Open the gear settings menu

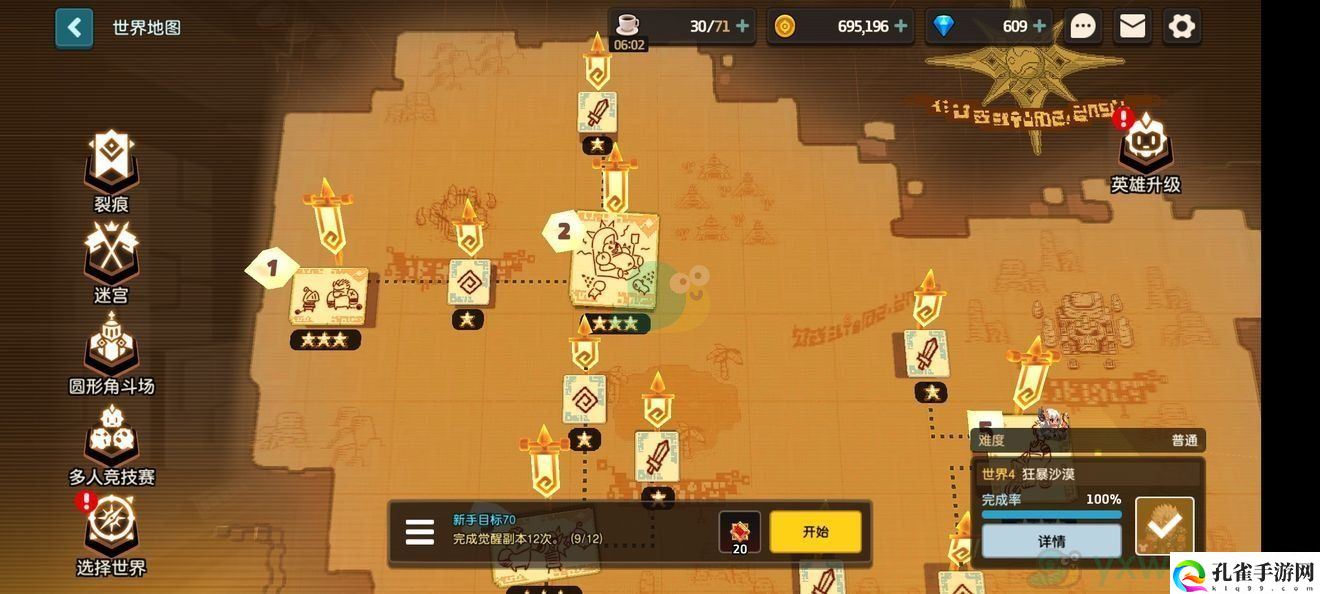click(x=1181, y=27)
